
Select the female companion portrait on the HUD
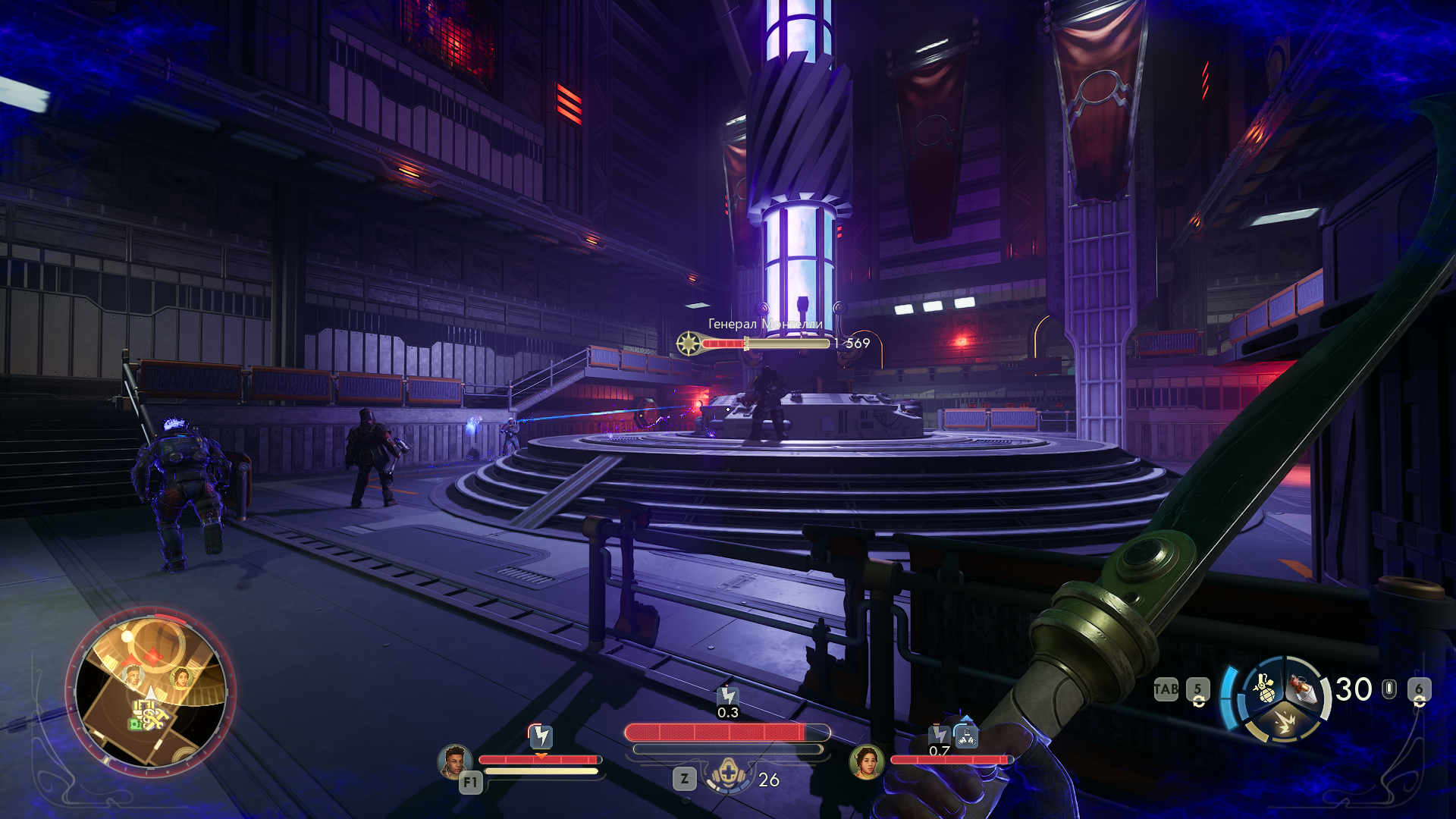866,761
